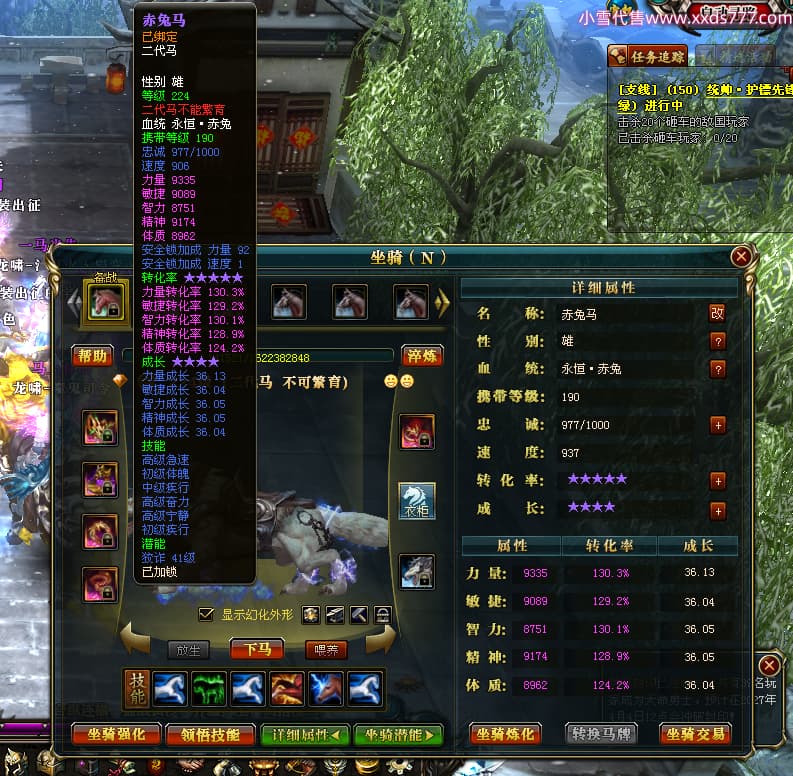Increase loyalty with the 忠诚 plus button

(x=716, y=425)
